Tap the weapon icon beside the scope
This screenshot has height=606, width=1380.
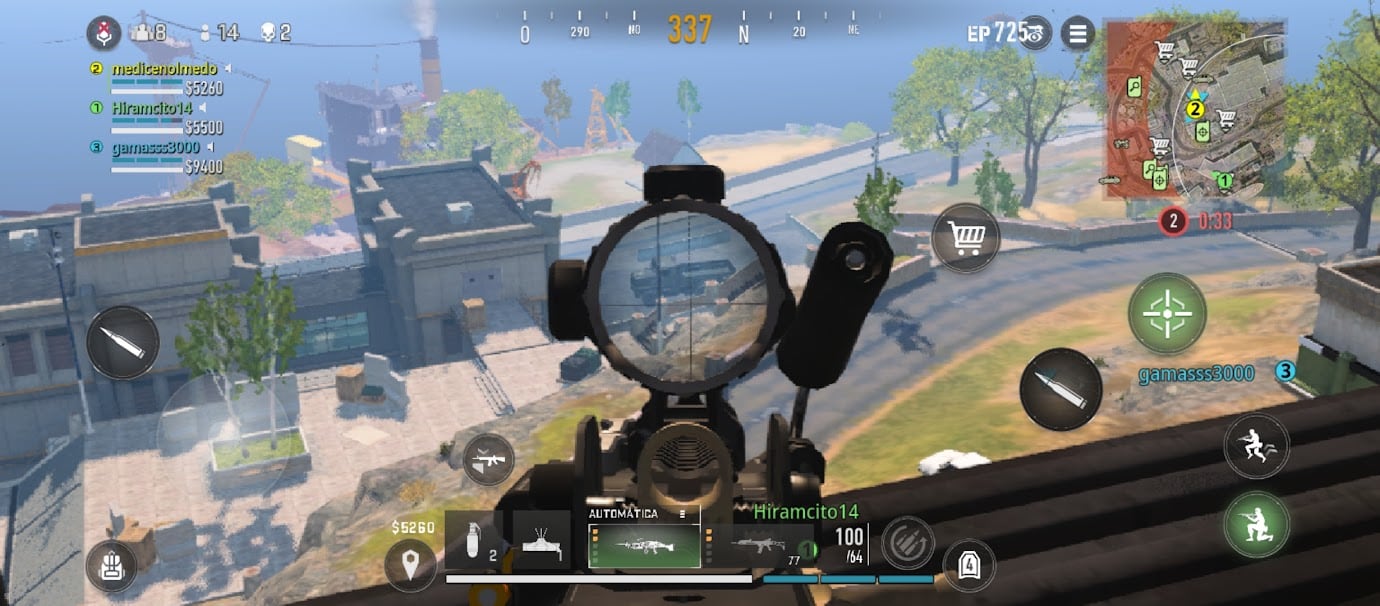click(x=489, y=460)
